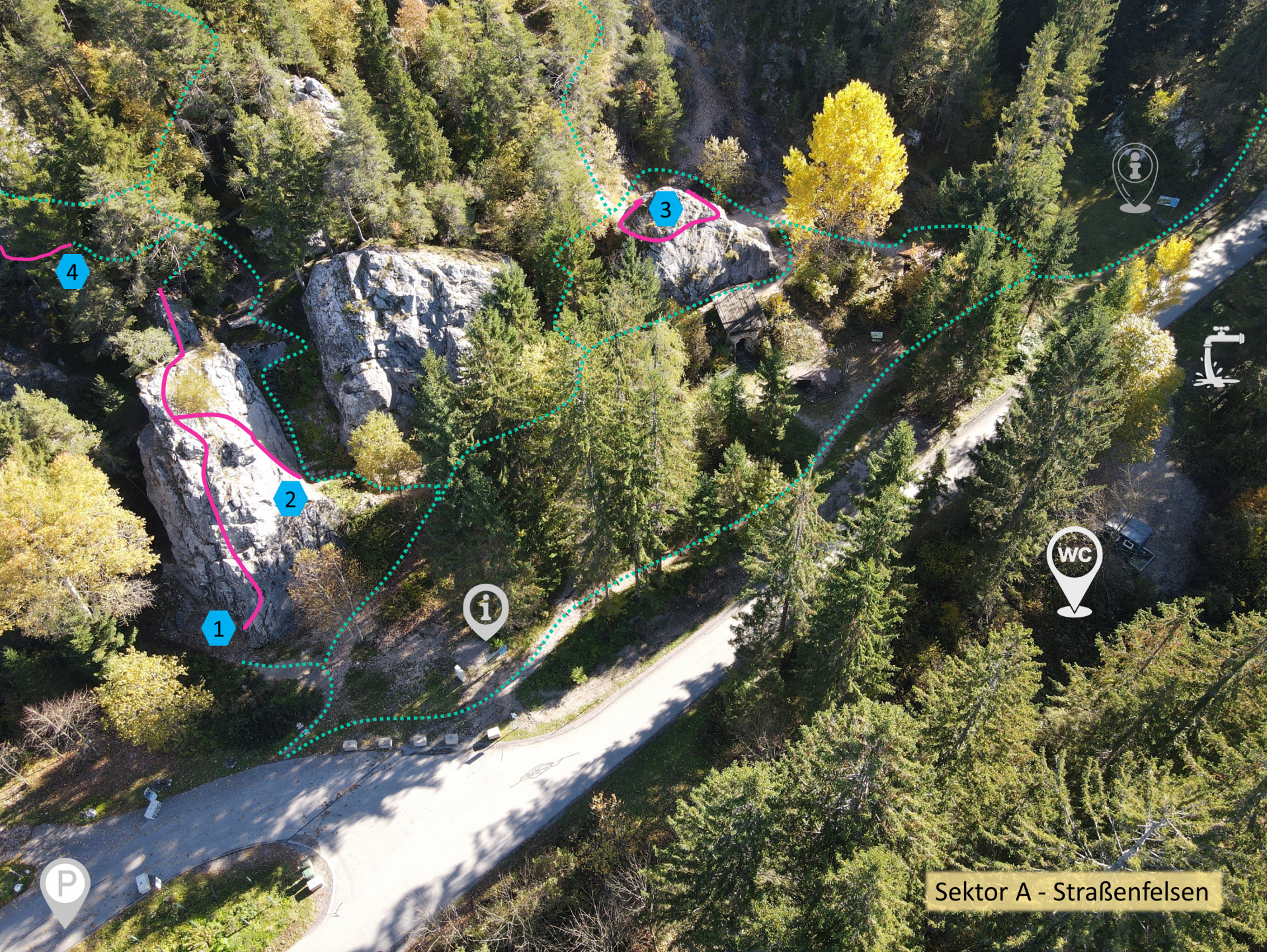Click the Sektor A - Straßenfelsen label
The image size is (1267, 952).
[1071, 892]
